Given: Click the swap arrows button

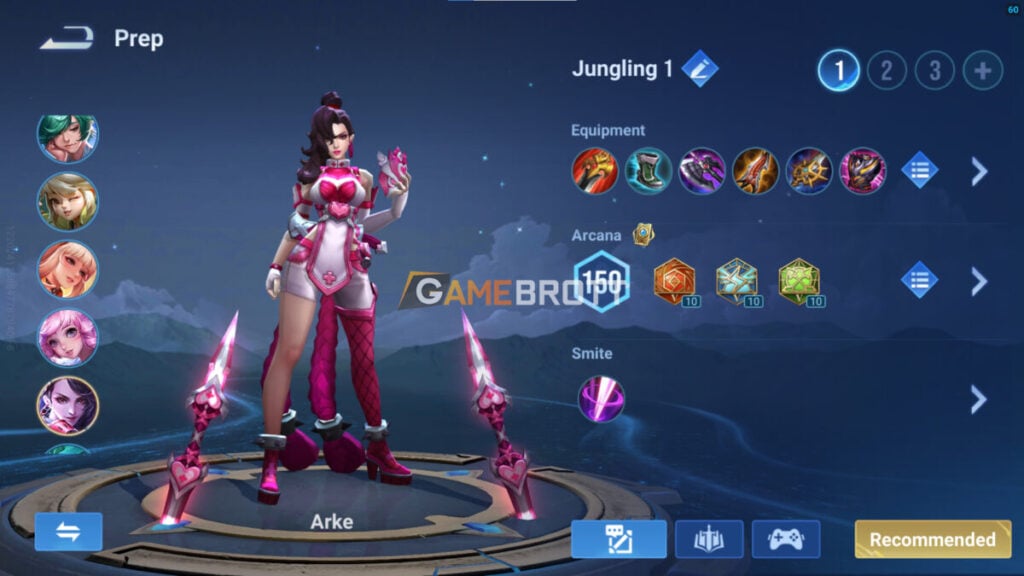Looking at the screenshot, I should coord(69,532).
